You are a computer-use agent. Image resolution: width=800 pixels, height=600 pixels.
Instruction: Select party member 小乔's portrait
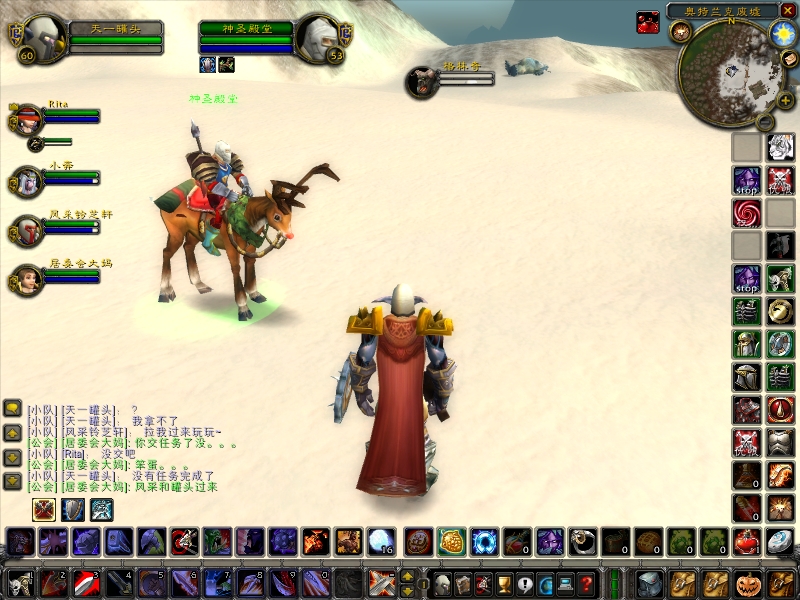point(27,181)
